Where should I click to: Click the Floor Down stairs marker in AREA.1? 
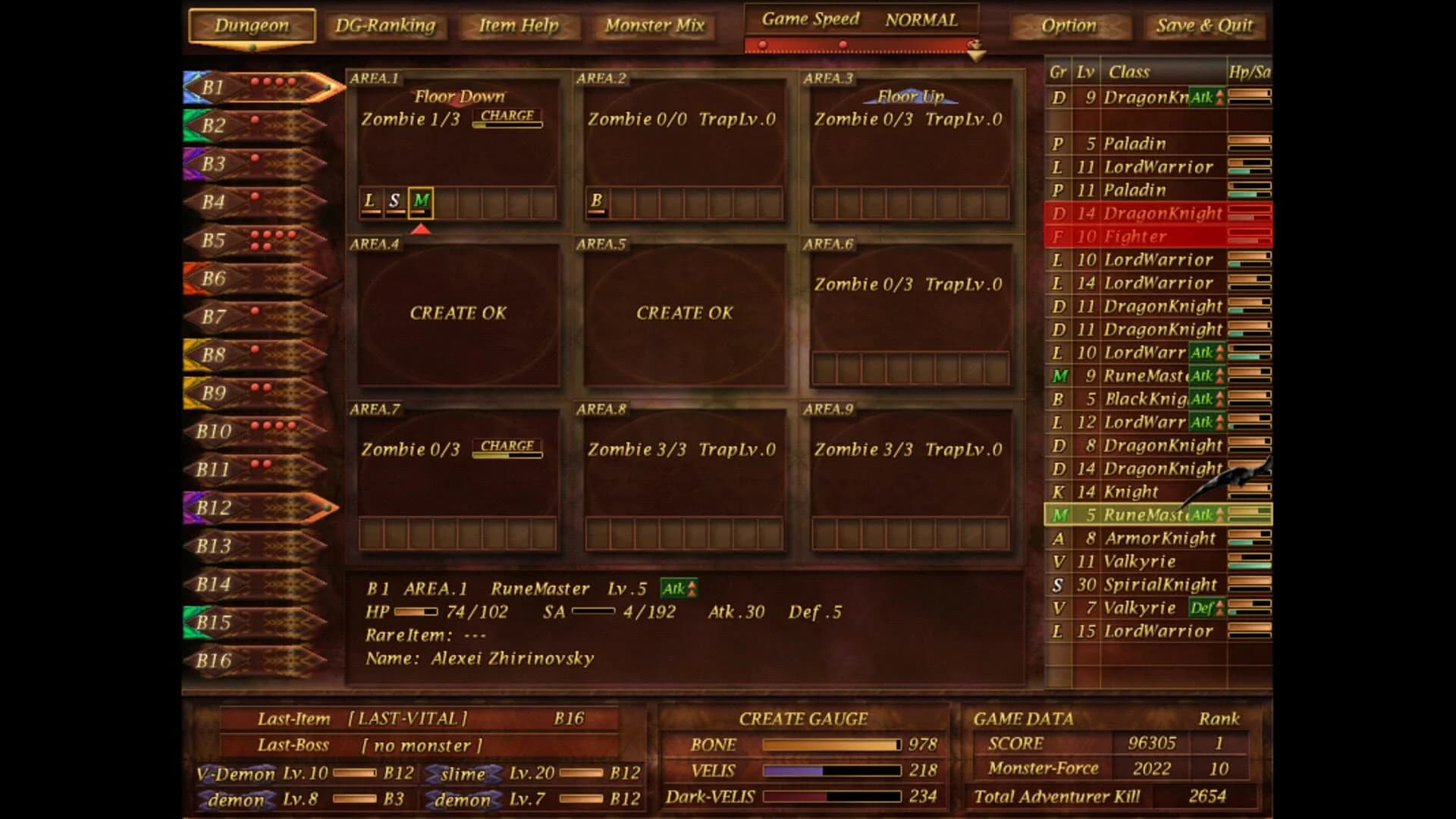click(x=457, y=96)
